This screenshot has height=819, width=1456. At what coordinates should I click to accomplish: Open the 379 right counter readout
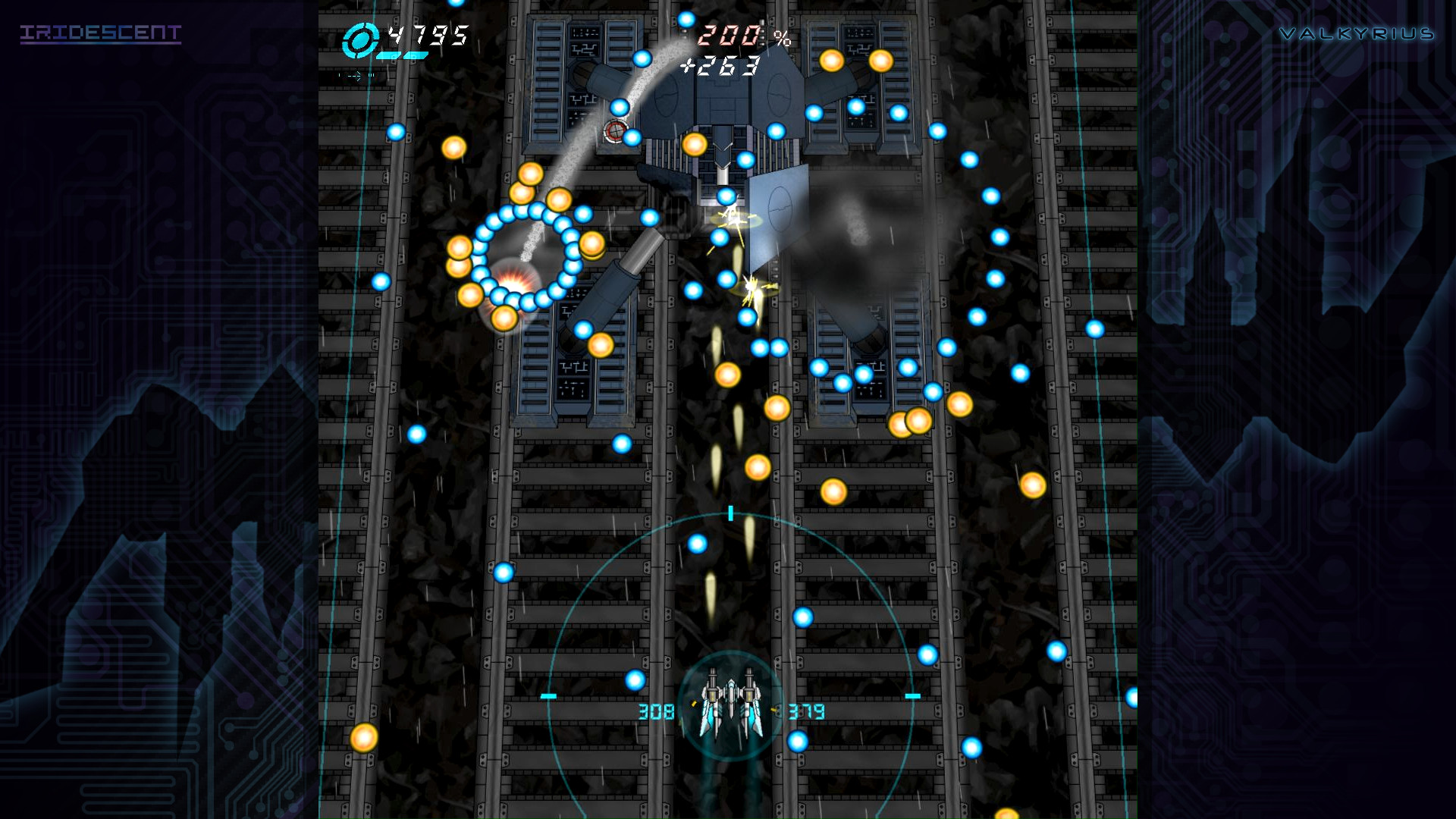(805, 711)
